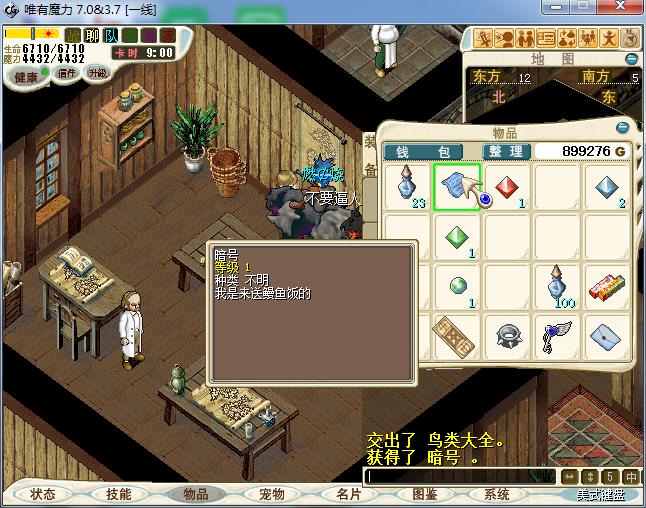Open the 宠物 pets menu

click(271, 494)
